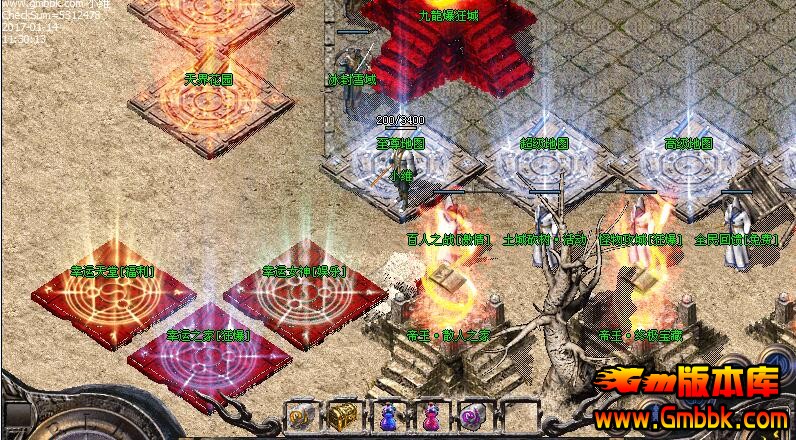
Task: Open the golden treasure chest hotbar item
Action: [345, 417]
